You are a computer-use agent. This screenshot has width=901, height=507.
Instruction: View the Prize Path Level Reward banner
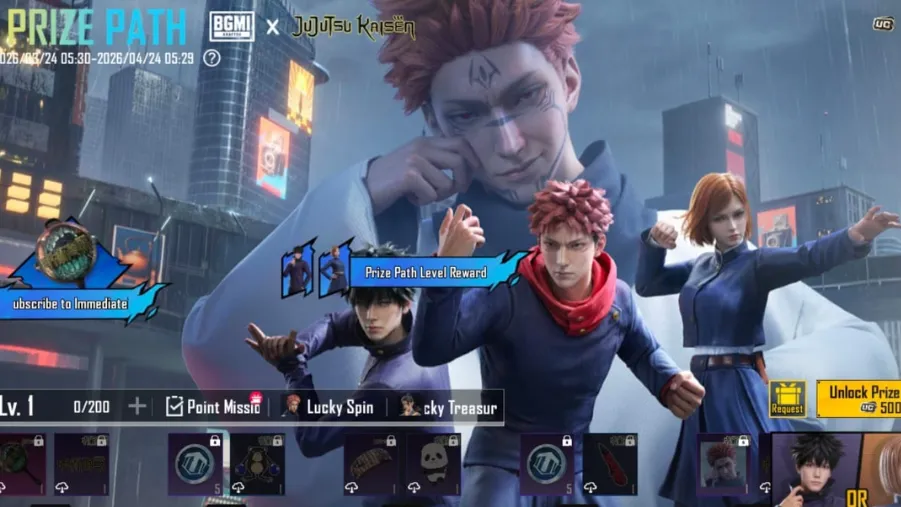coord(426,272)
